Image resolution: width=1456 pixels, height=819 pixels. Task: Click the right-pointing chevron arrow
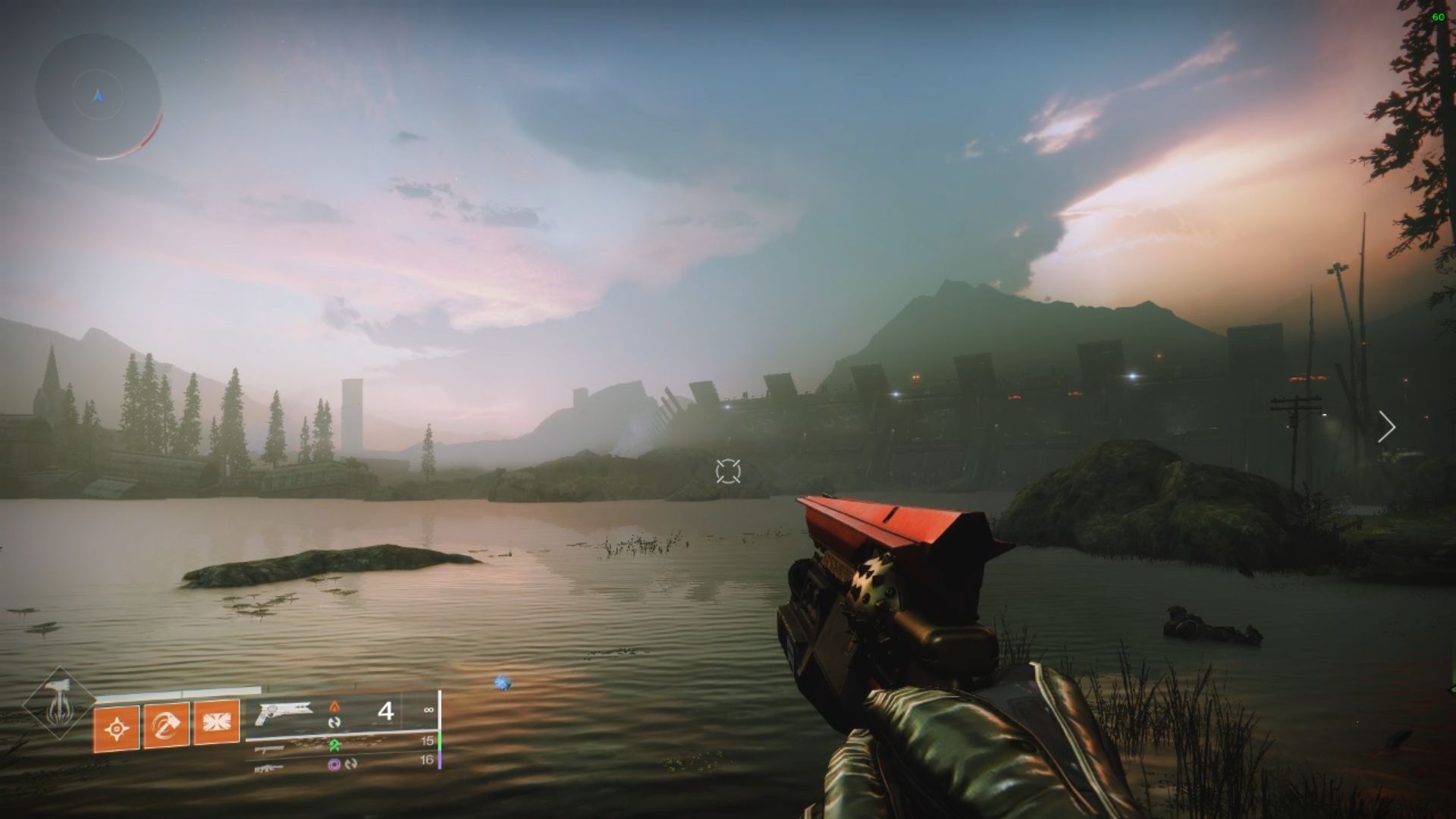[x=1387, y=428]
